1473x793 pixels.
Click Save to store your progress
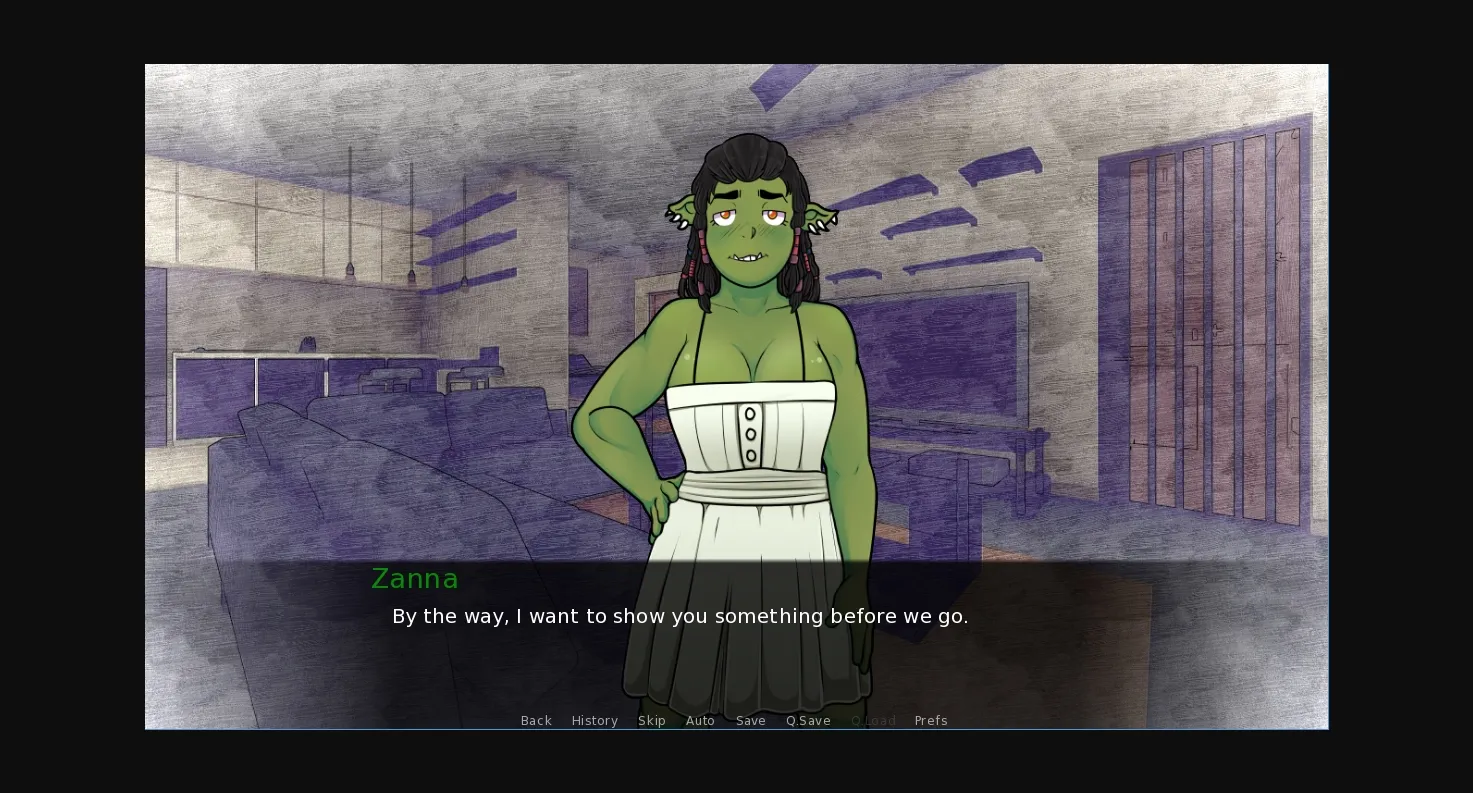point(750,720)
